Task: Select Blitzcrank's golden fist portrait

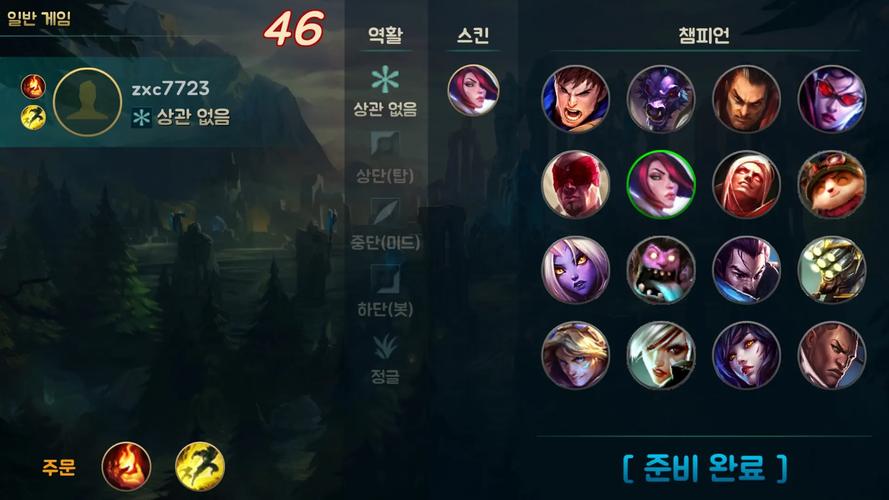Action: (831, 269)
